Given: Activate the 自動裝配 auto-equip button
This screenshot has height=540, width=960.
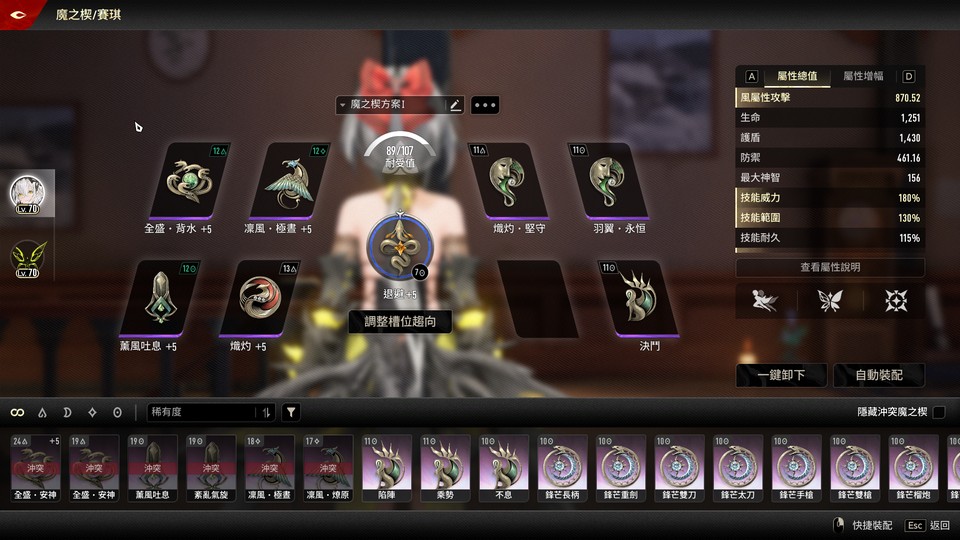Looking at the screenshot, I should coord(879,375).
